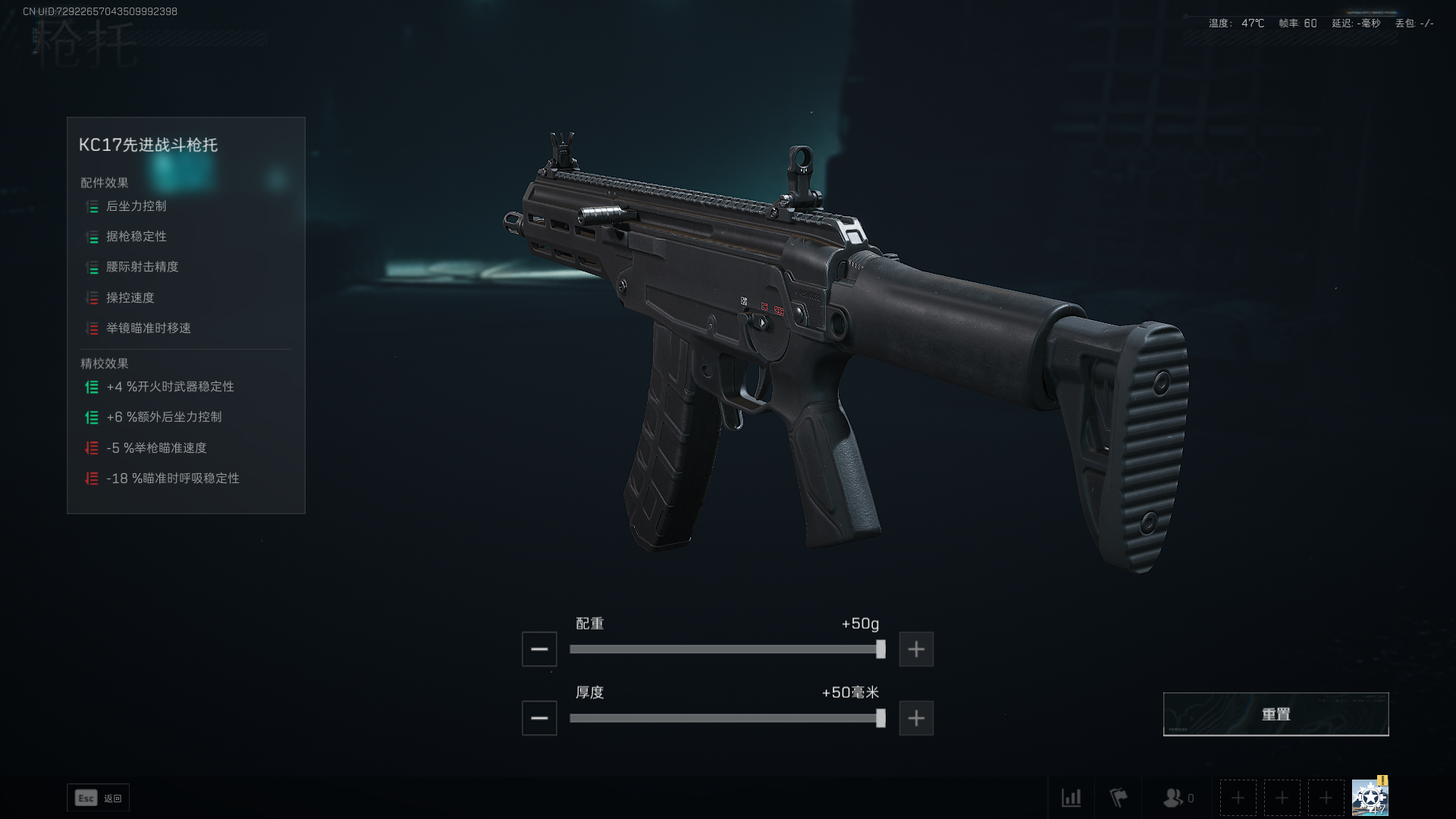Decrease 厚度 thickness with the minus button
This screenshot has width=1456, height=819.
pos(539,718)
